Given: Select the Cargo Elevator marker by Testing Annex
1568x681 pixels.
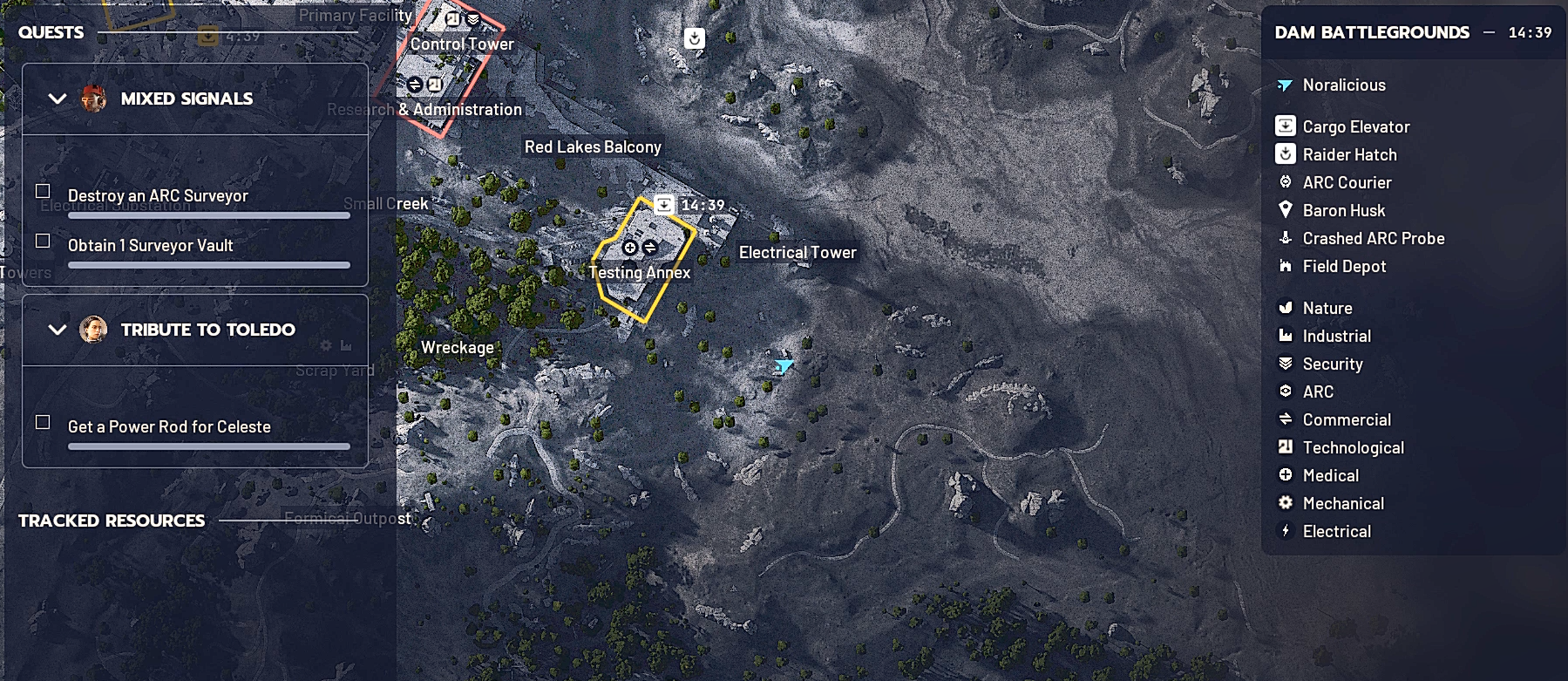Looking at the screenshot, I should pos(664,204).
